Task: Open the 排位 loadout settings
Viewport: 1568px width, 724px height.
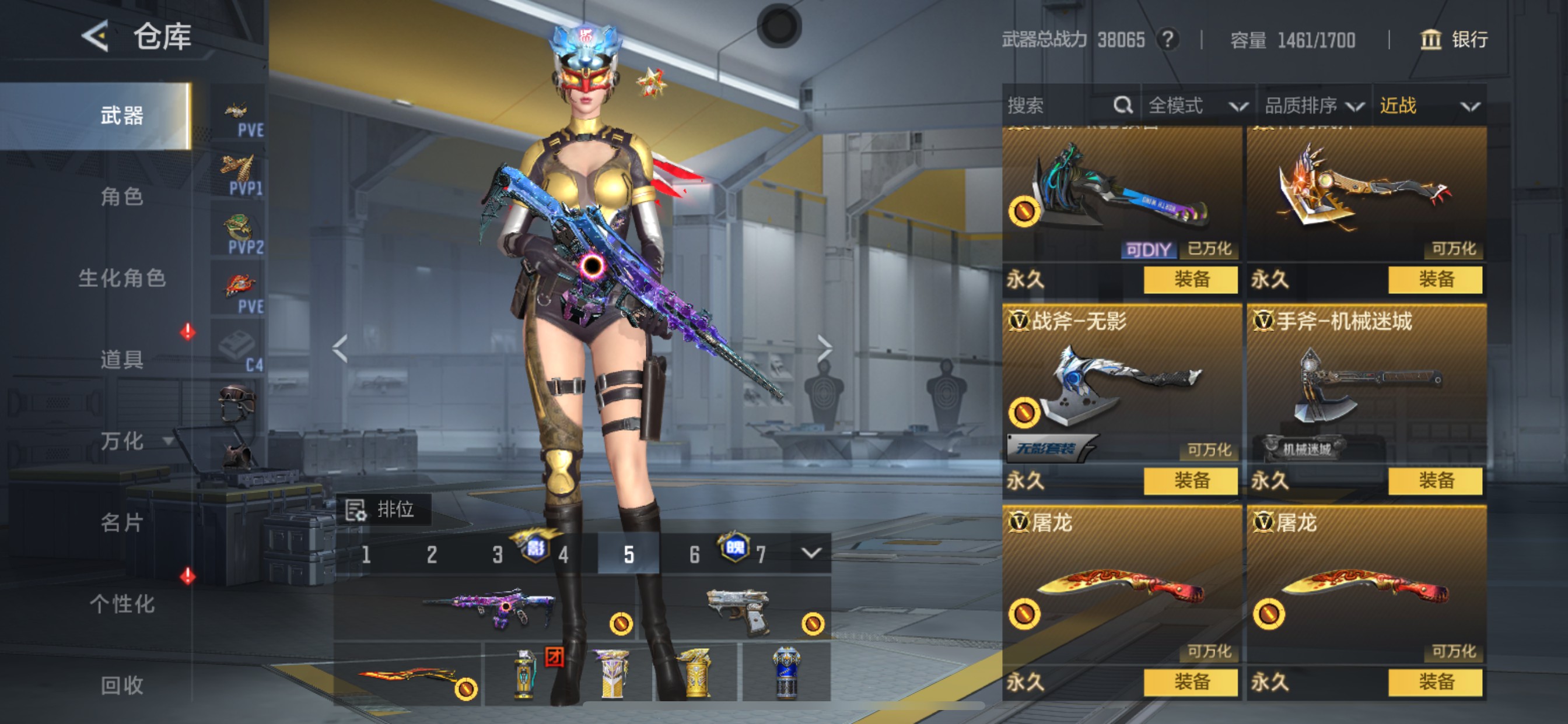Action: click(x=383, y=509)
